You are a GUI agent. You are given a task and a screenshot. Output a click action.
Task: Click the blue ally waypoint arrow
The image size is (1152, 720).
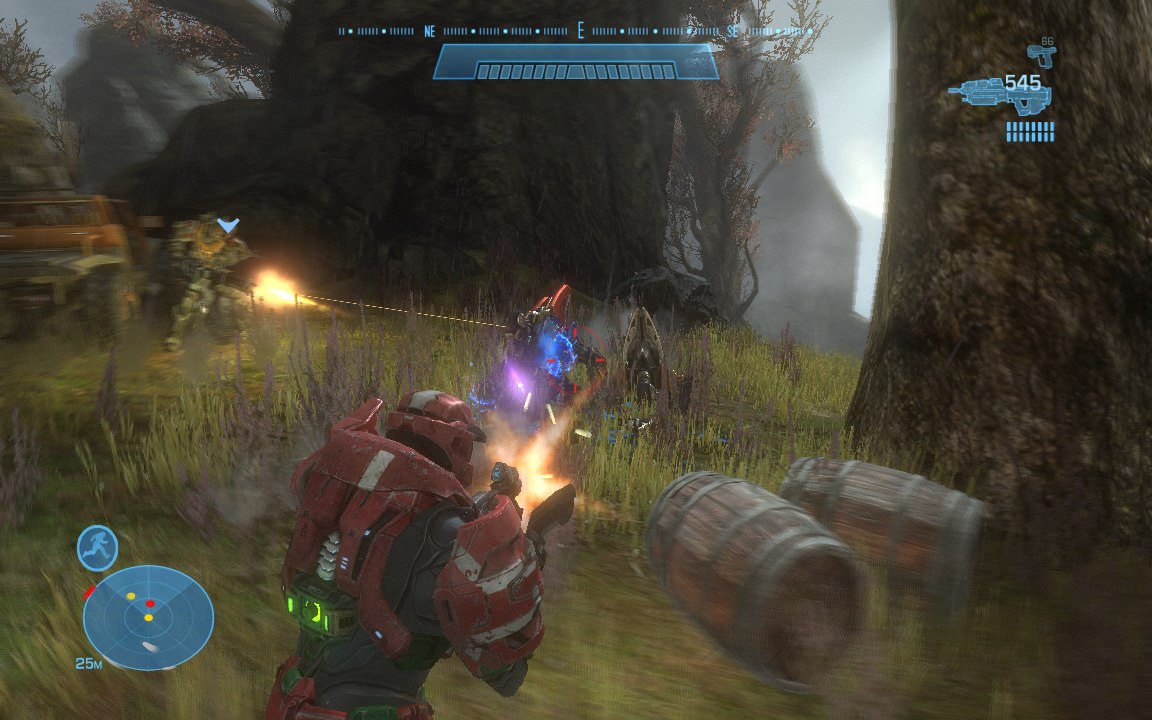228,227
